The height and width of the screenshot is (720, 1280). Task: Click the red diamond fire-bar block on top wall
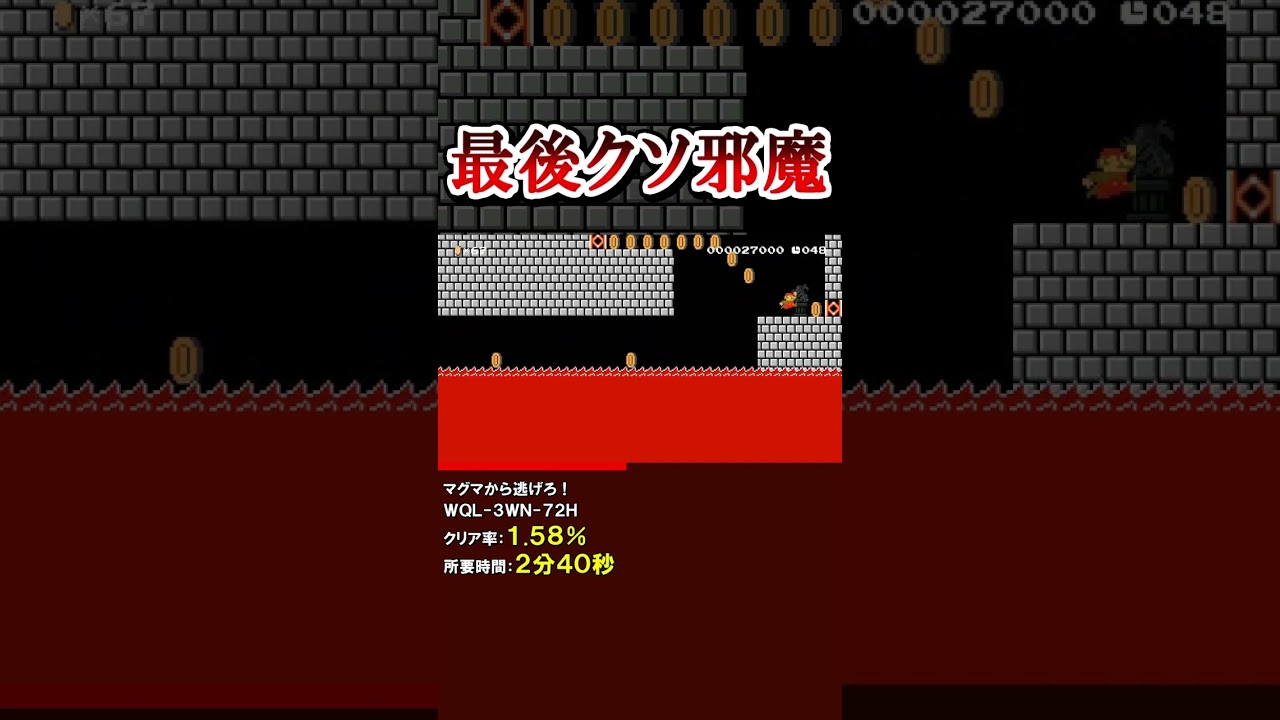click(598, 241)
